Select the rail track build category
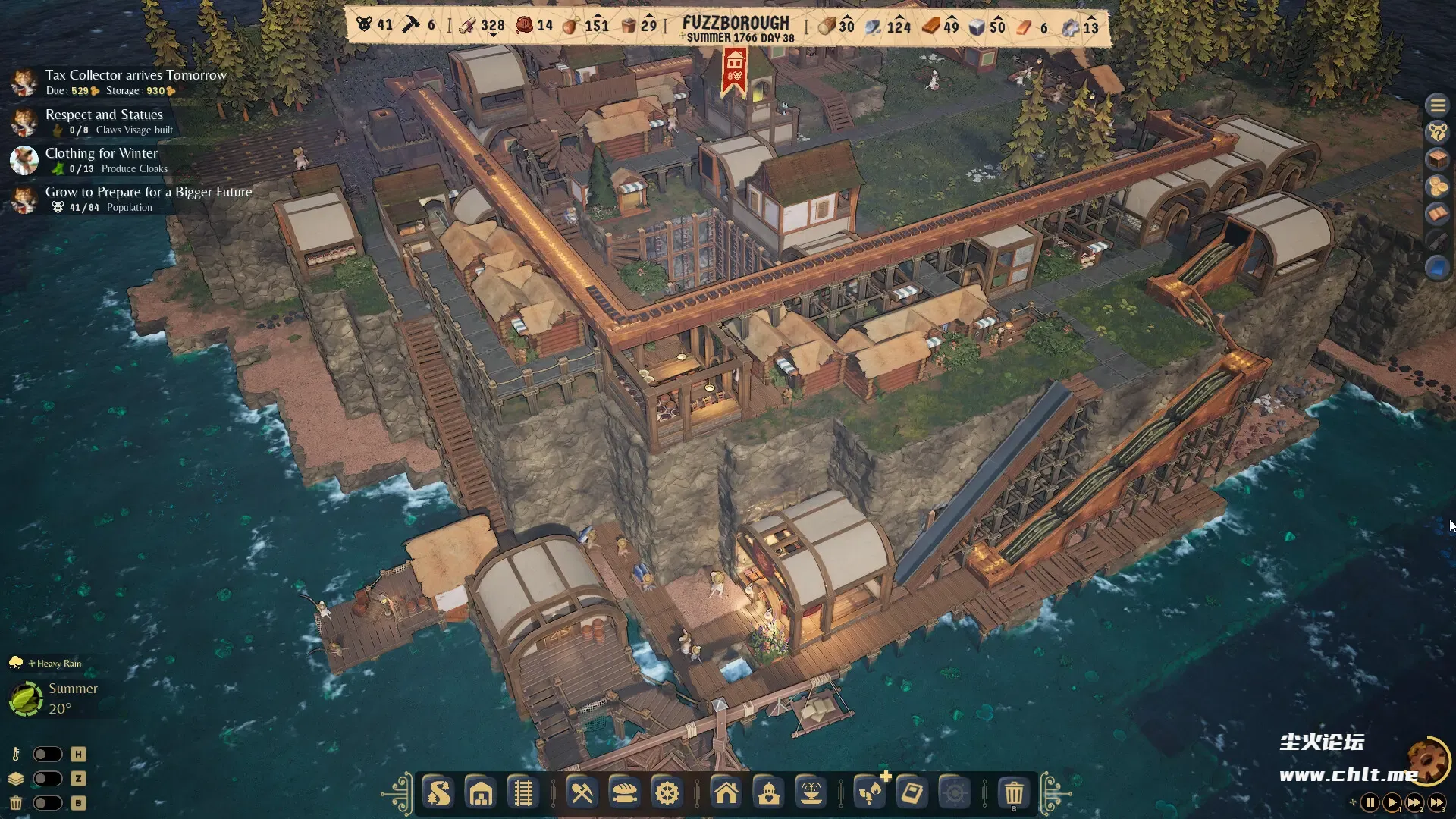The width and height of the screenshot is (1456, 819). tap(523, 793)
